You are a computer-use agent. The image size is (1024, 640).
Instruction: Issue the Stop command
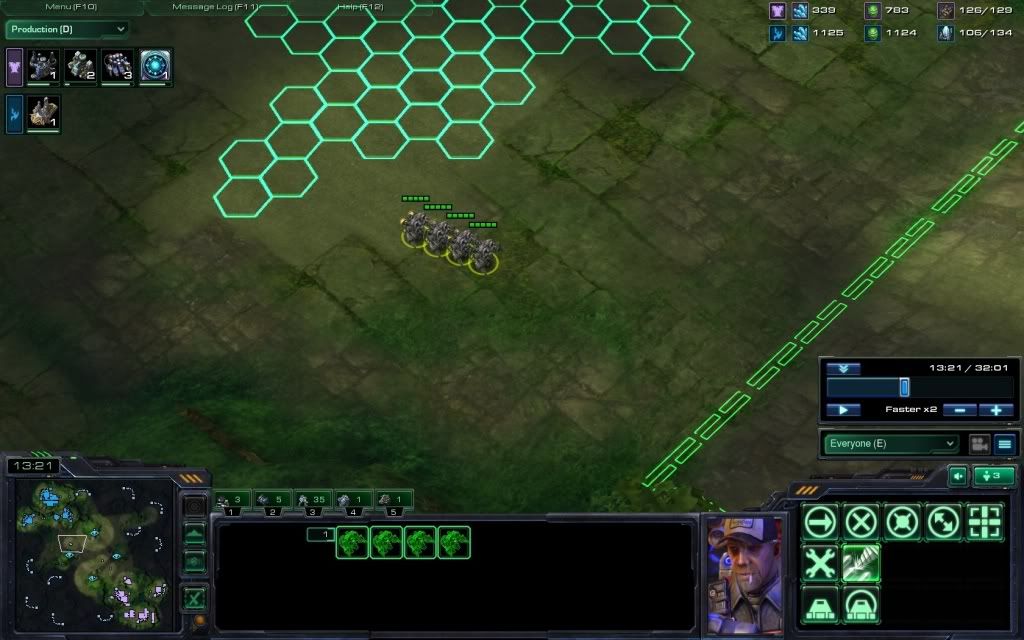point(861,521)
